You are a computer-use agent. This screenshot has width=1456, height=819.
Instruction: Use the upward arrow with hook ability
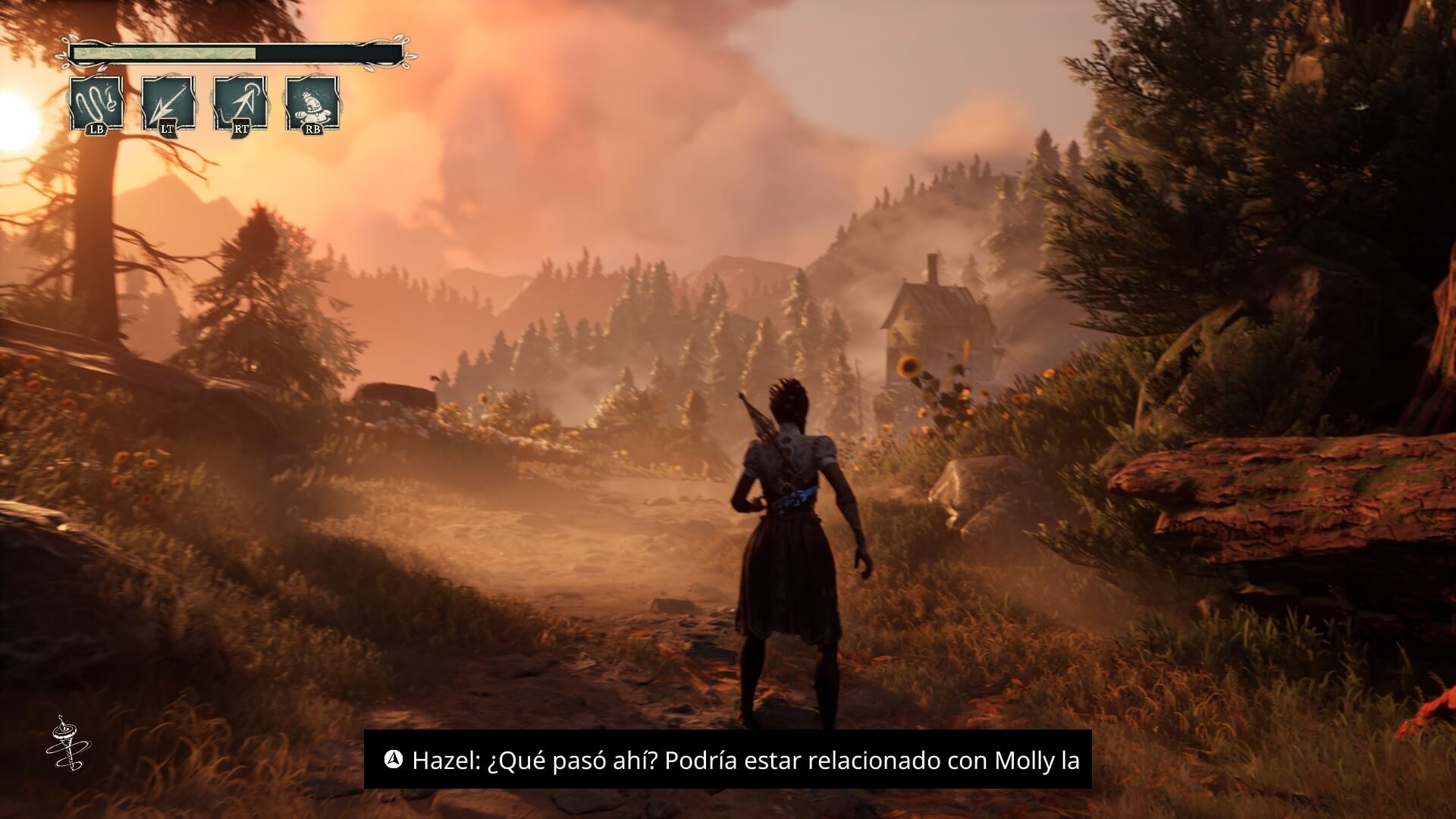click(240, 104)
